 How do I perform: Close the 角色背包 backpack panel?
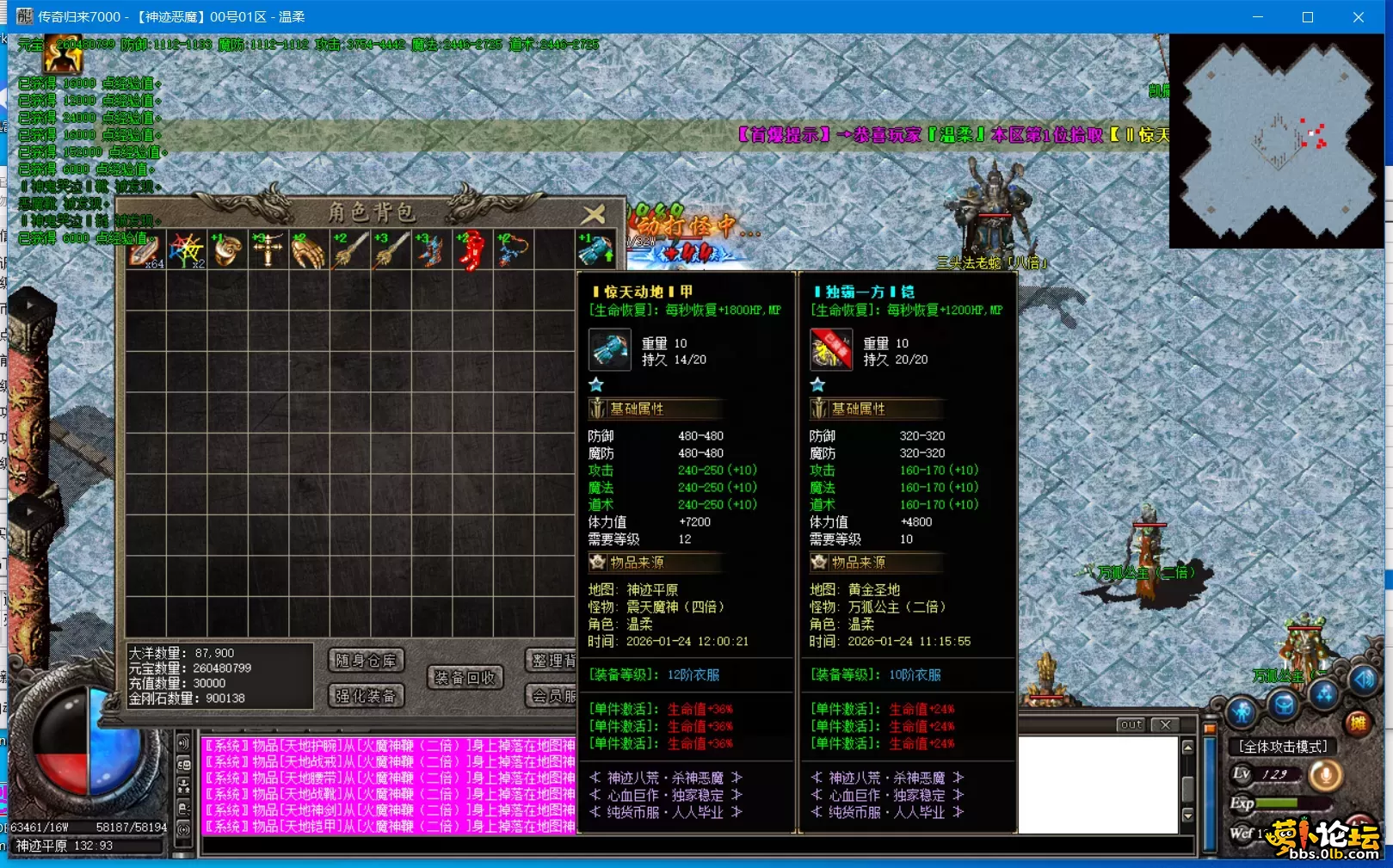(x=595, y=214)
